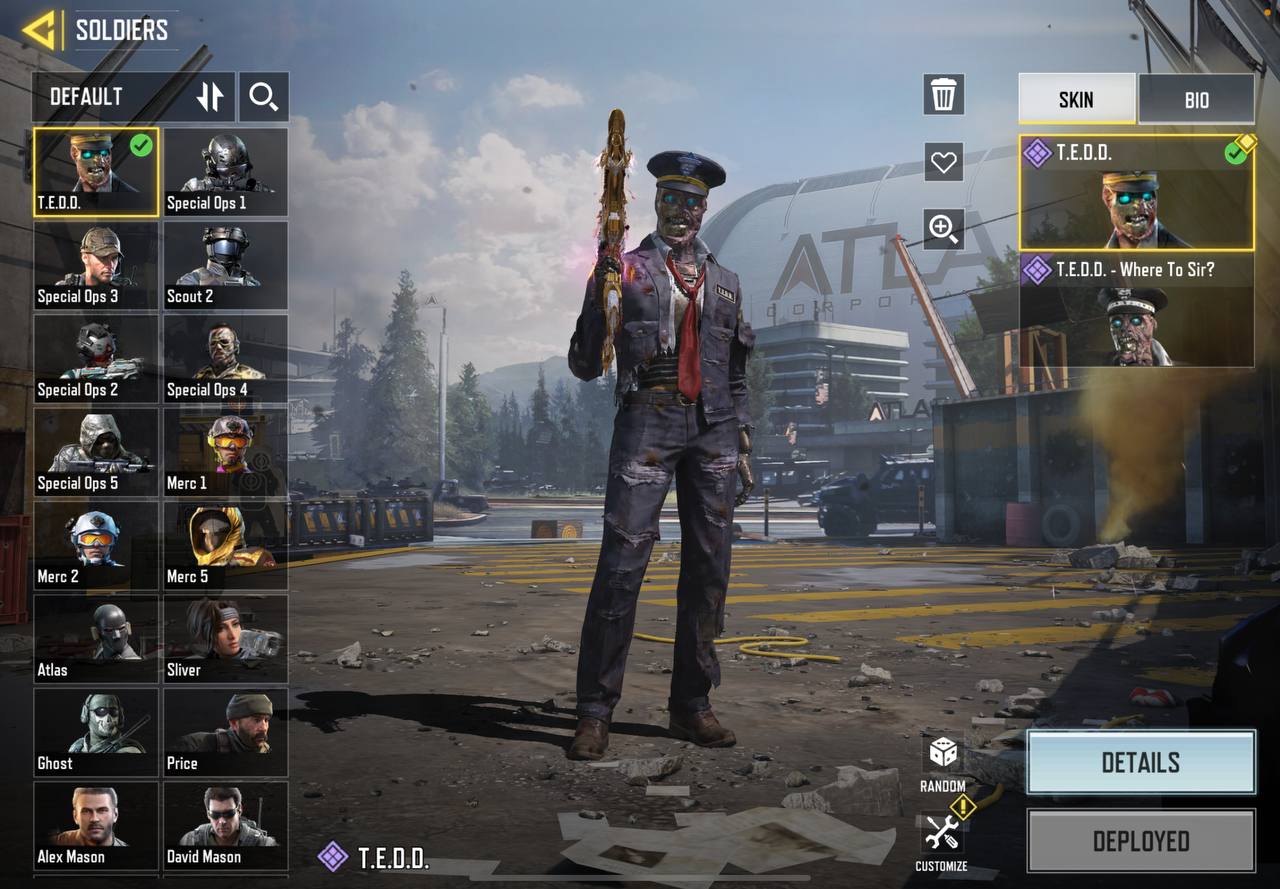
Task: Favorite this soldier with the heart icon
Action: (943, 161)
